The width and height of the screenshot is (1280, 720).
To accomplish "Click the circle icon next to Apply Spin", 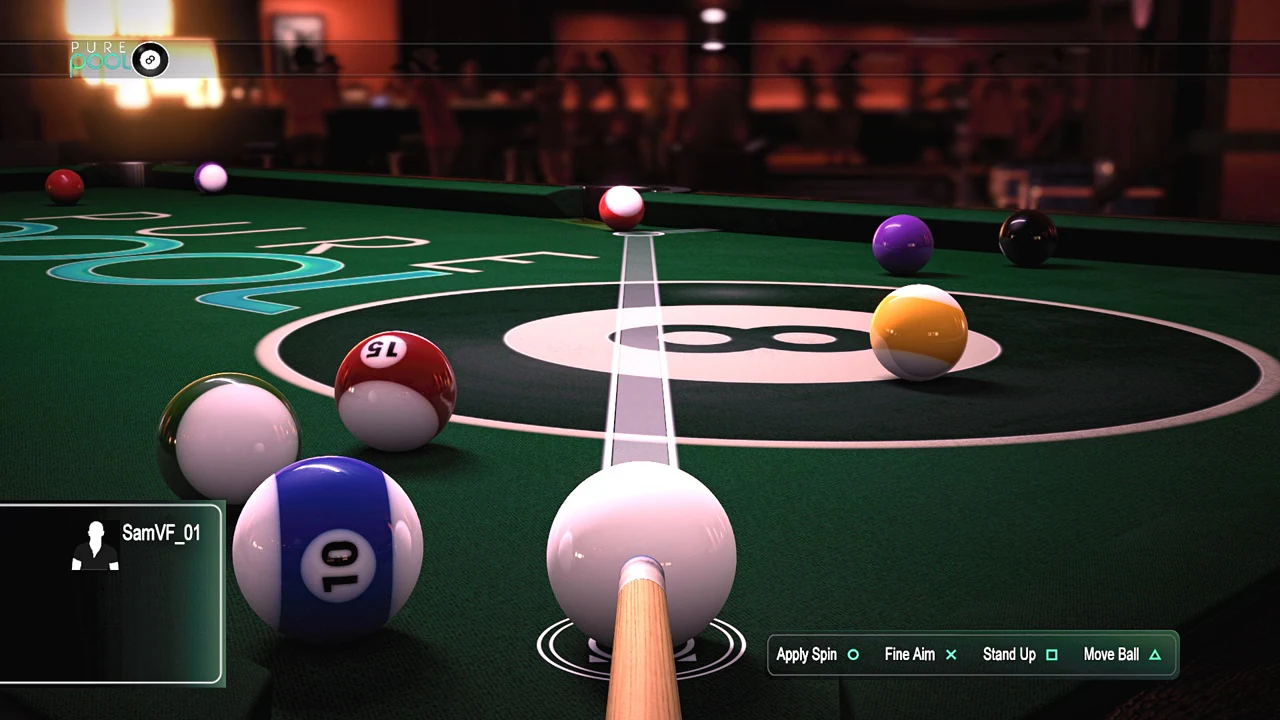I will pos(853,654).
